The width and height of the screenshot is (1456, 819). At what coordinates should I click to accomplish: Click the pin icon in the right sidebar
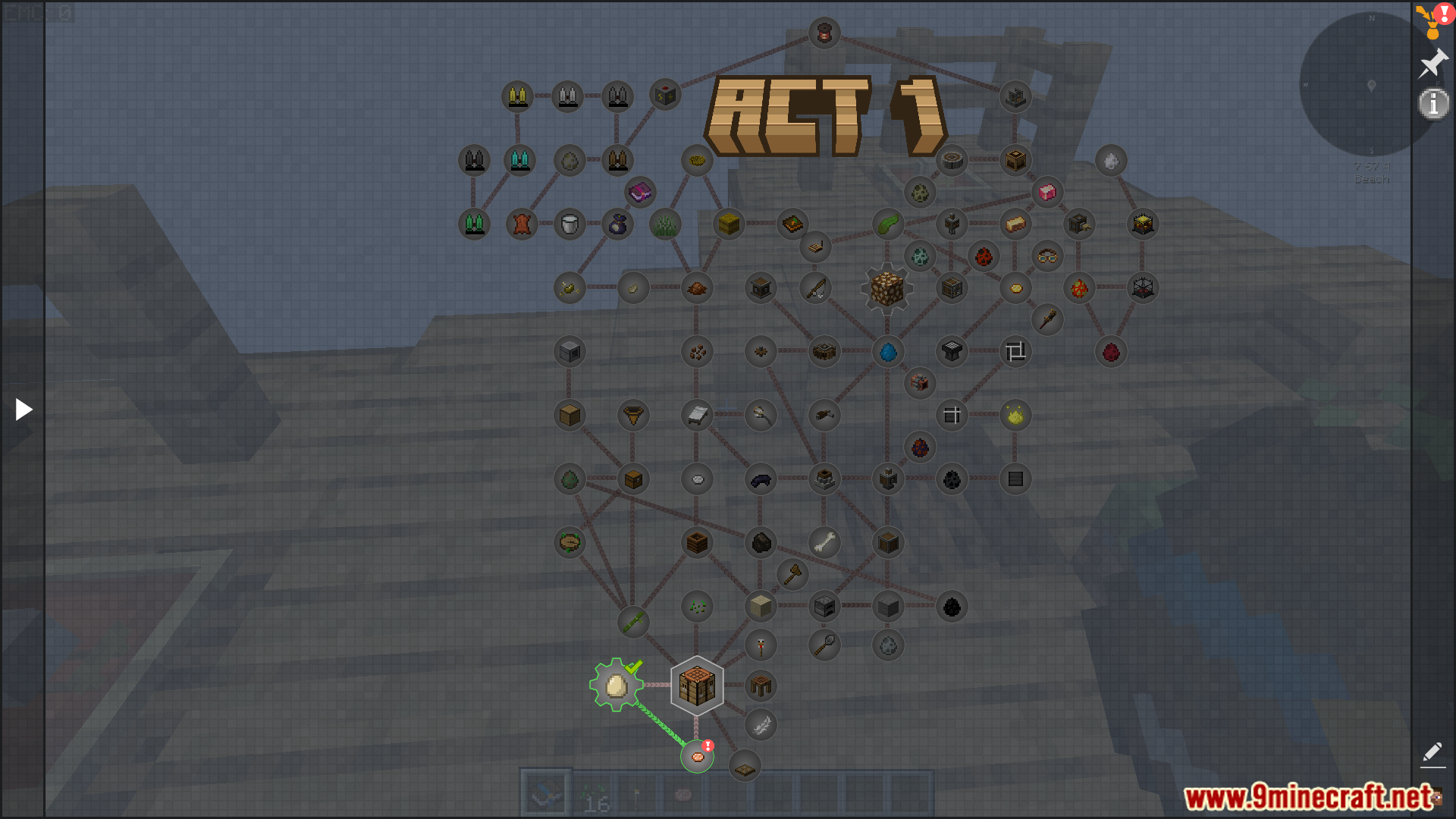(x=1433, y=63)
